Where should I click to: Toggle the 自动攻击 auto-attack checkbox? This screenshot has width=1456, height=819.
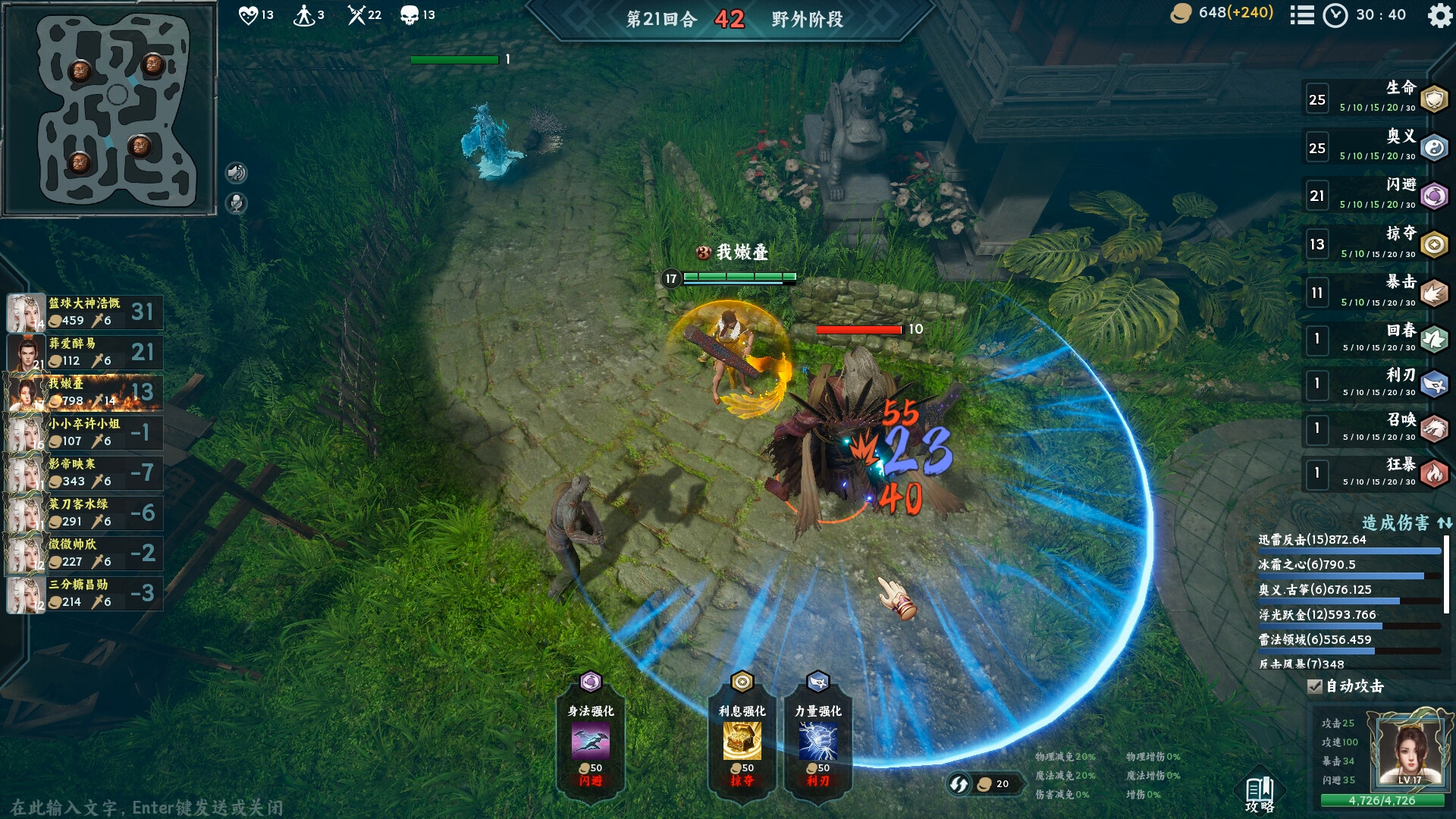[x=1314, y=687]
